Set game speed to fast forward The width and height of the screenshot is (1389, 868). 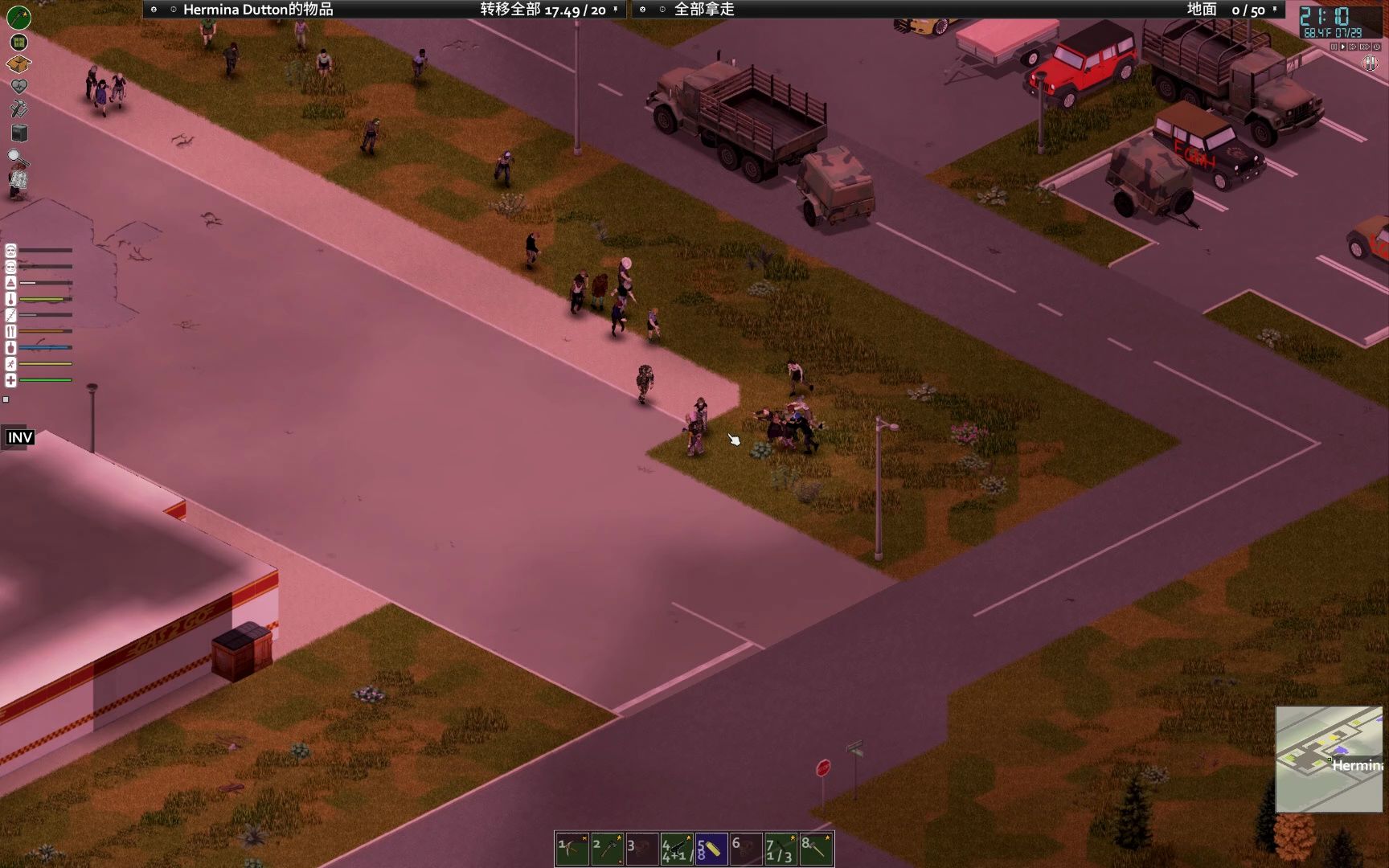(x=1354, y=47)
